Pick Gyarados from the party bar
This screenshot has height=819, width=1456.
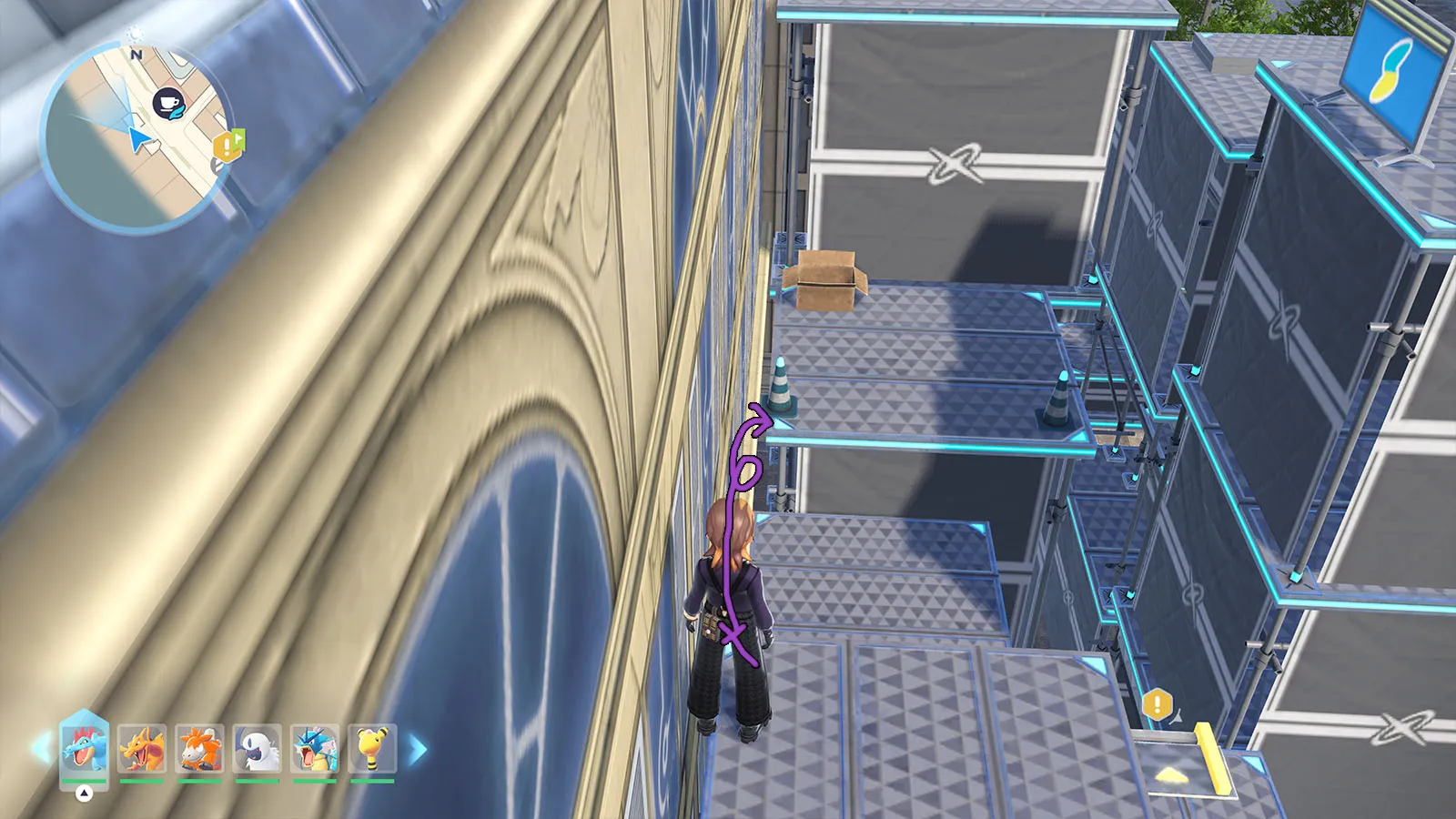click(315, 748)
